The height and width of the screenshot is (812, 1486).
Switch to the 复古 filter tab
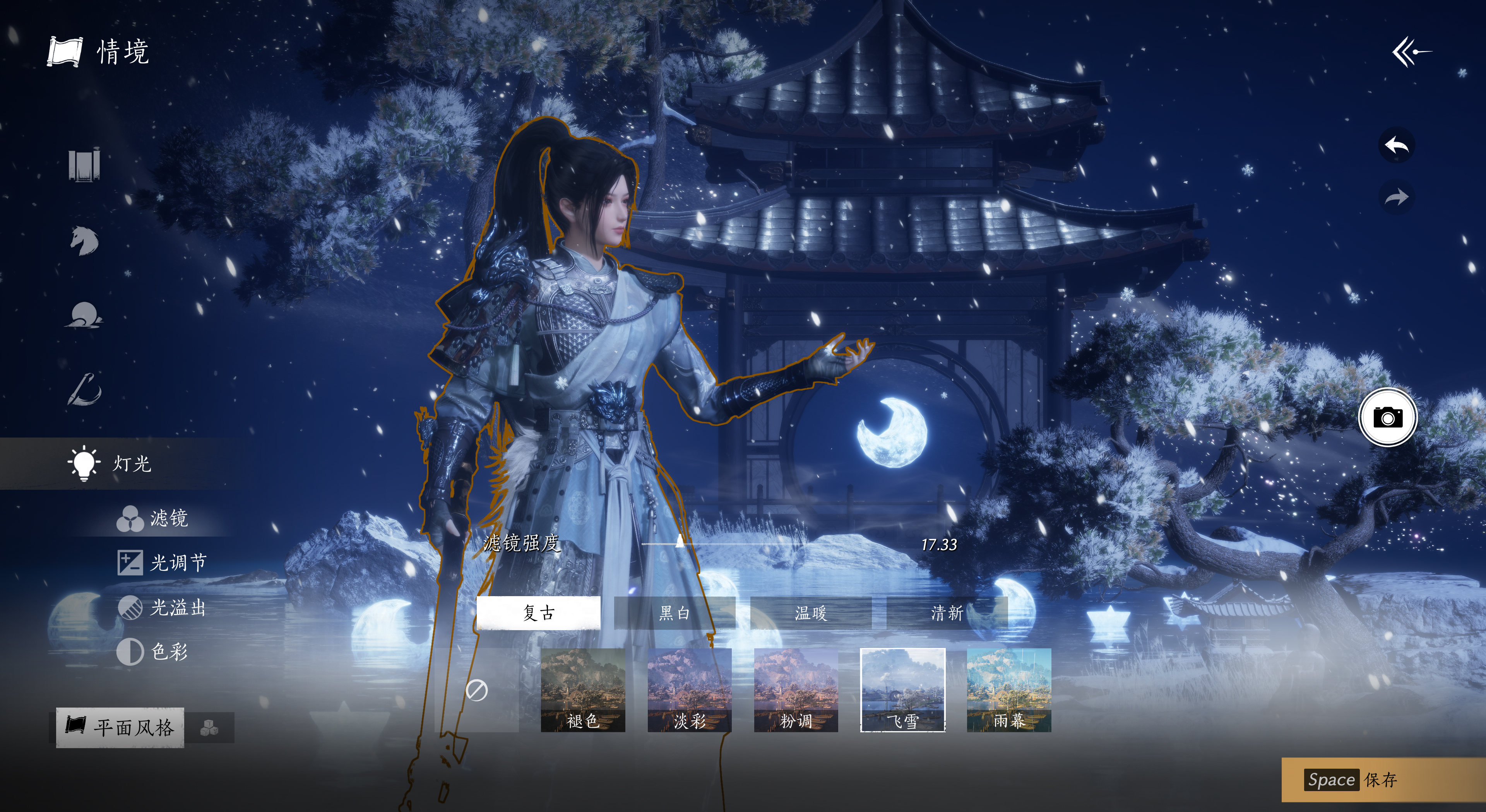tap(538, 612)
